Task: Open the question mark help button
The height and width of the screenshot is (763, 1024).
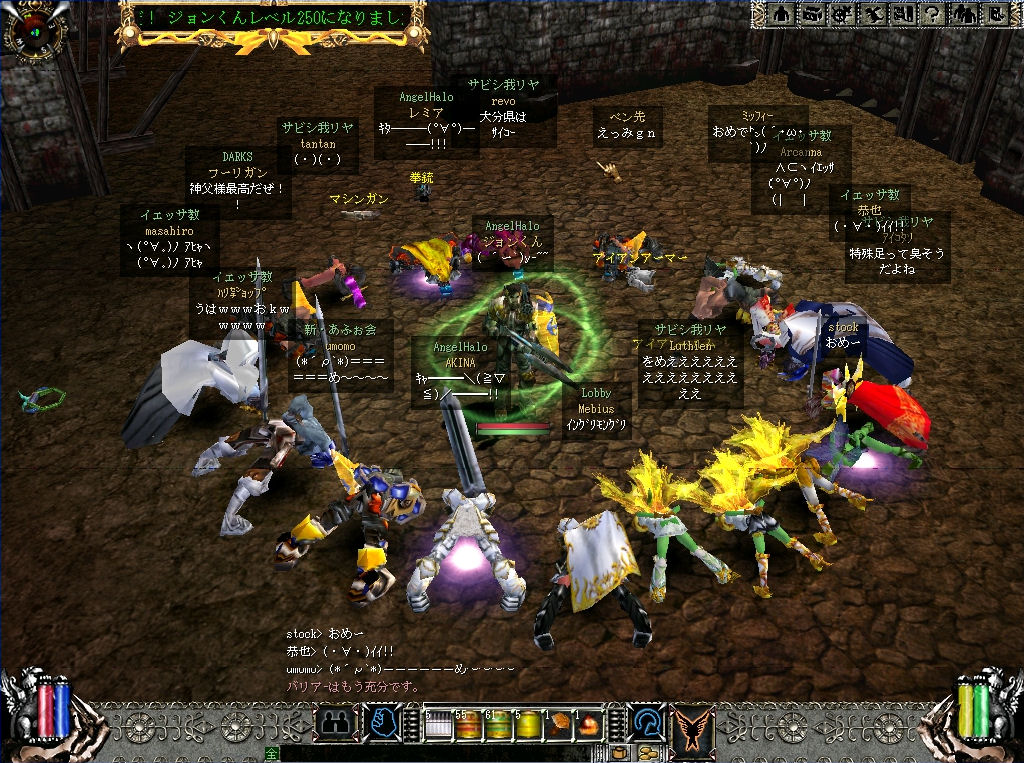Action: click(x=932, y=14)
